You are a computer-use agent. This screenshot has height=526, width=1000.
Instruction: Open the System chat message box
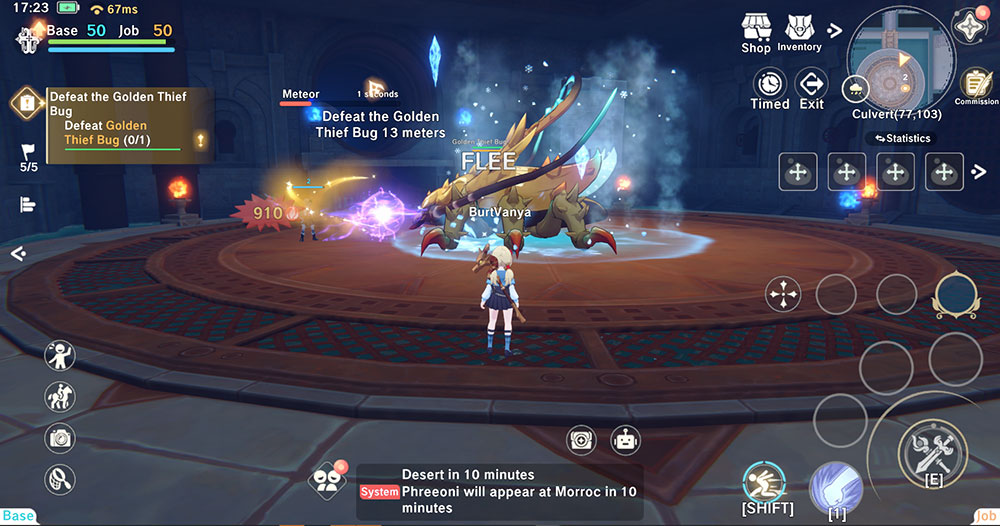(x=500, y=491)
